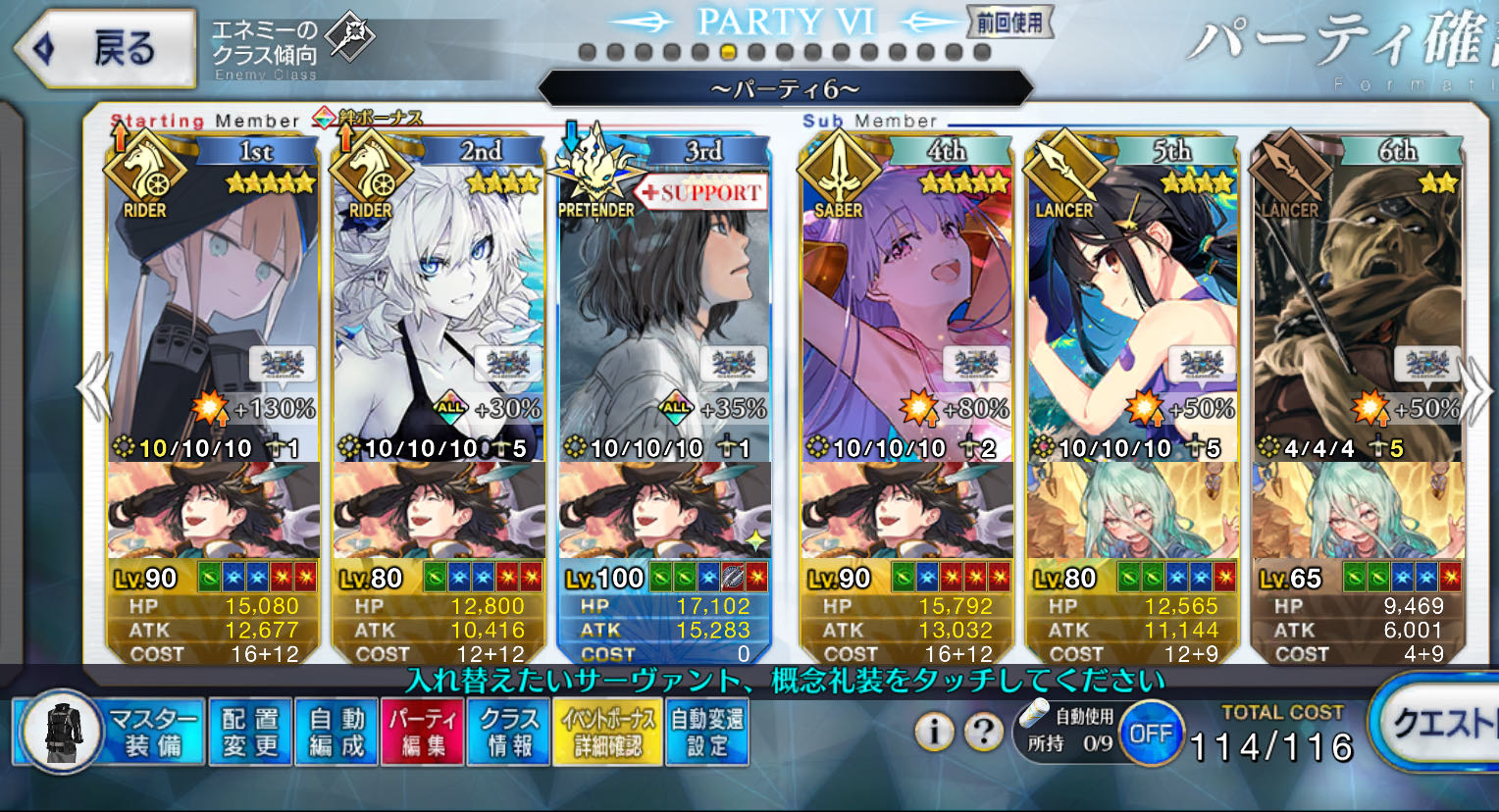Screen dimensions: 1499x812
Task: Open the question mark help icon
Action: point(983,731)
